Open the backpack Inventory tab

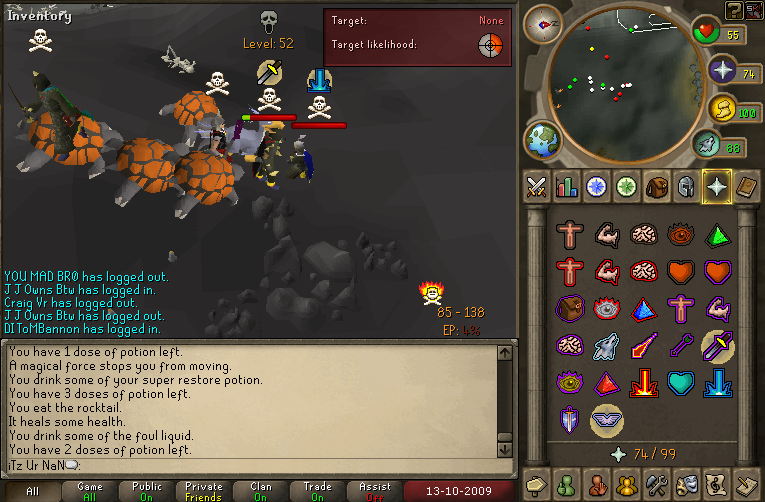pyautogui.click(x=656, y=186)
